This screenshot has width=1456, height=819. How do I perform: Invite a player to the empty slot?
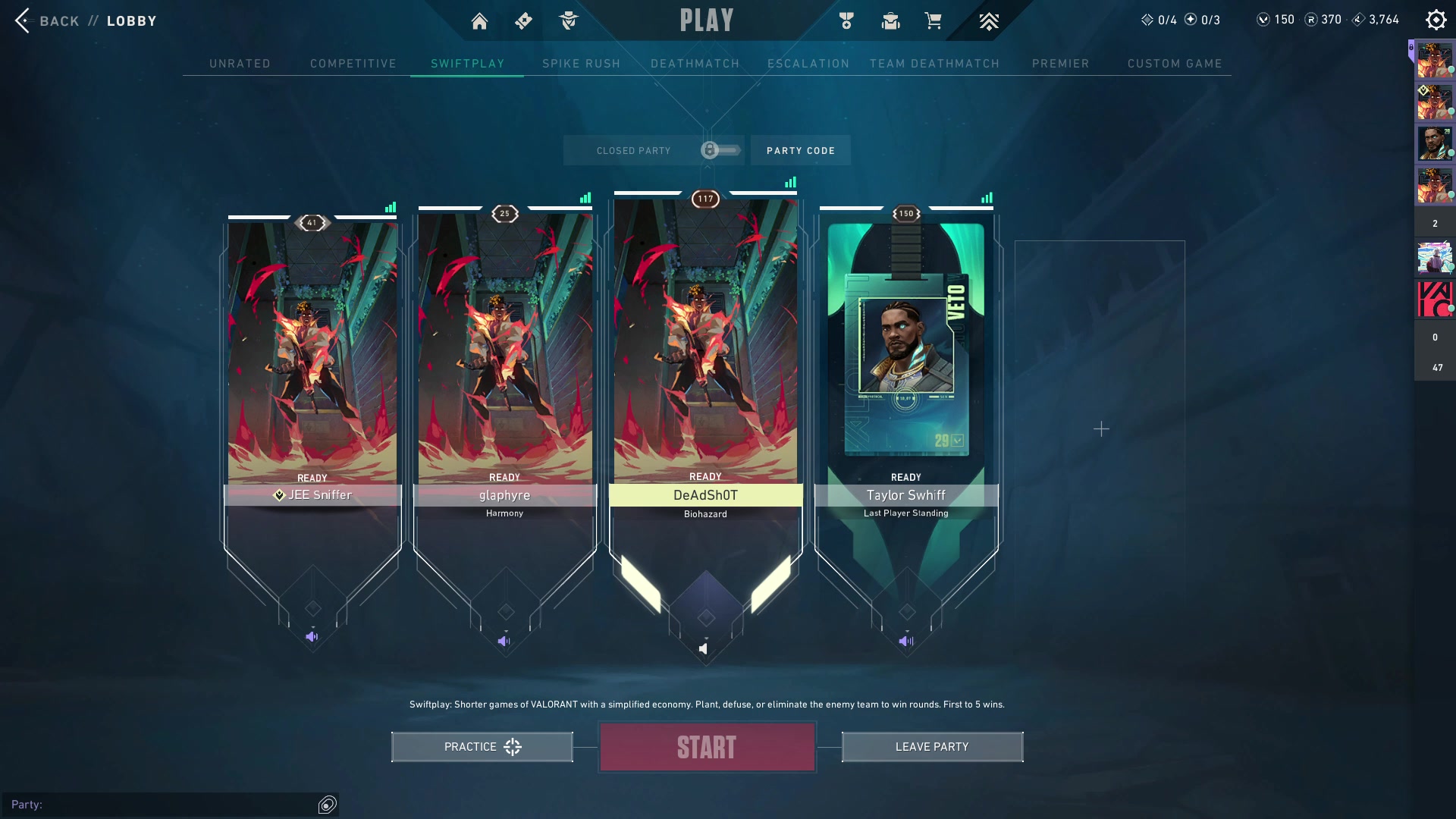(1100, 429)
